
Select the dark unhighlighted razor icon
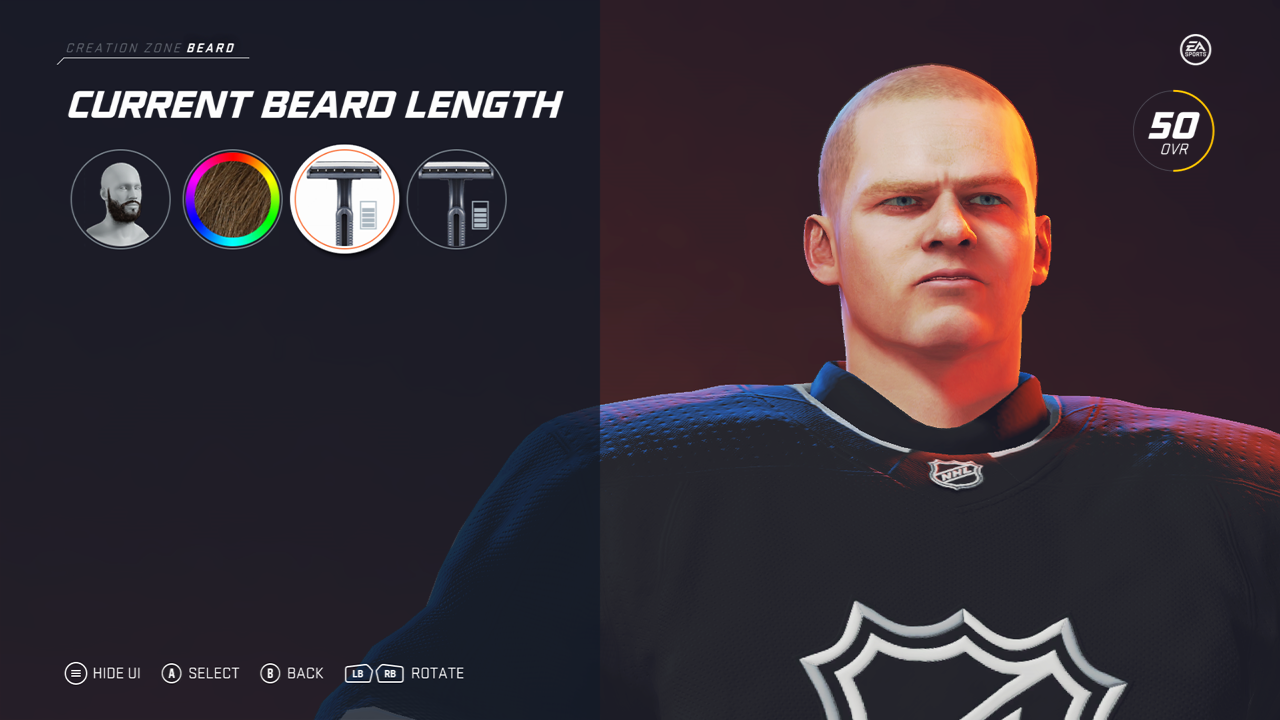point(456,199)
